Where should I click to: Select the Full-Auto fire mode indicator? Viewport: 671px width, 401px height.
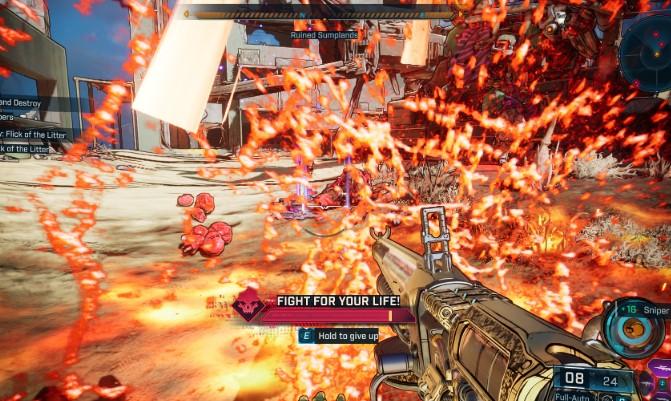click(571, 396)
